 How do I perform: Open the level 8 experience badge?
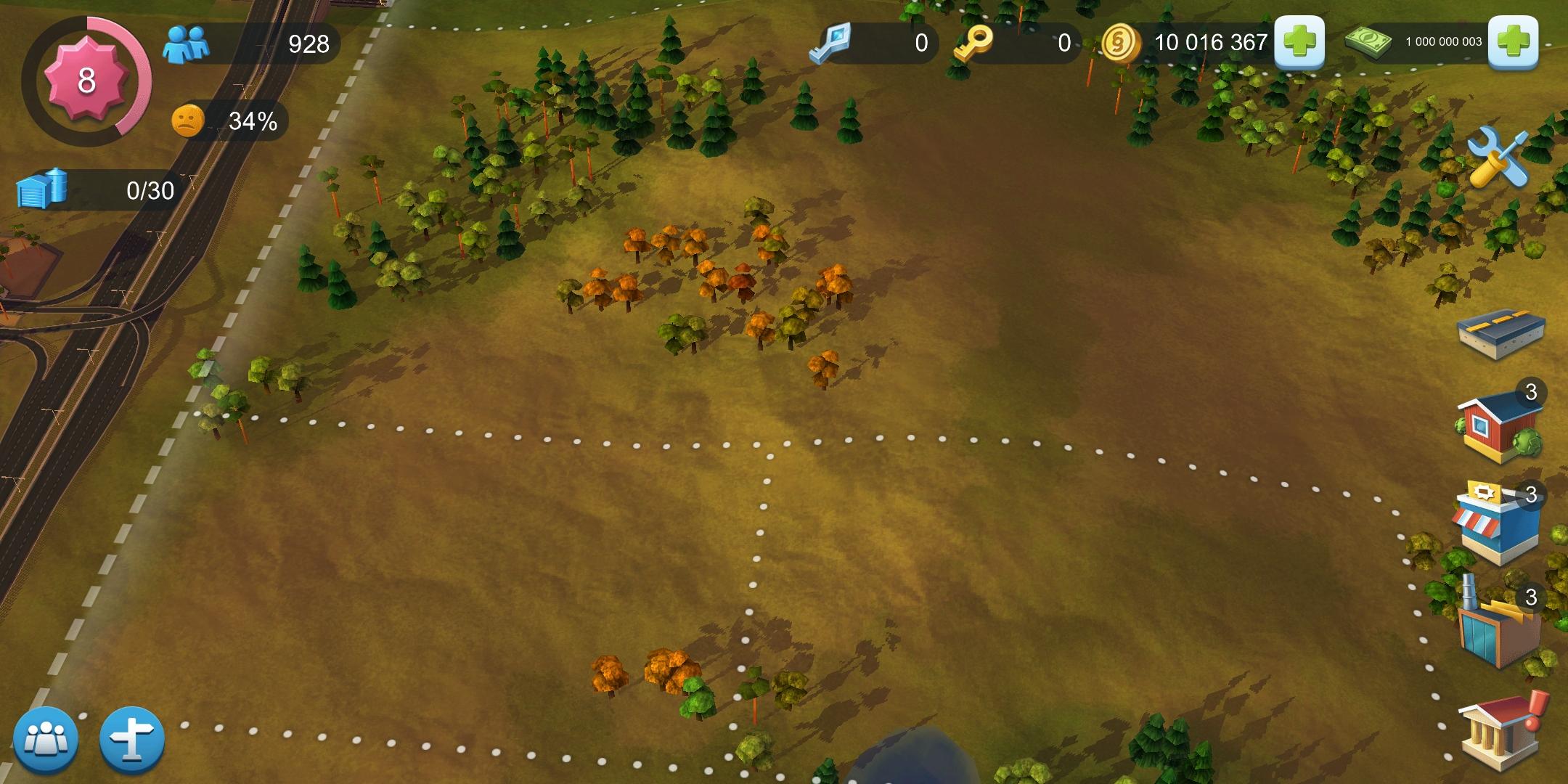pyautogui.click(x=86, y=80)
